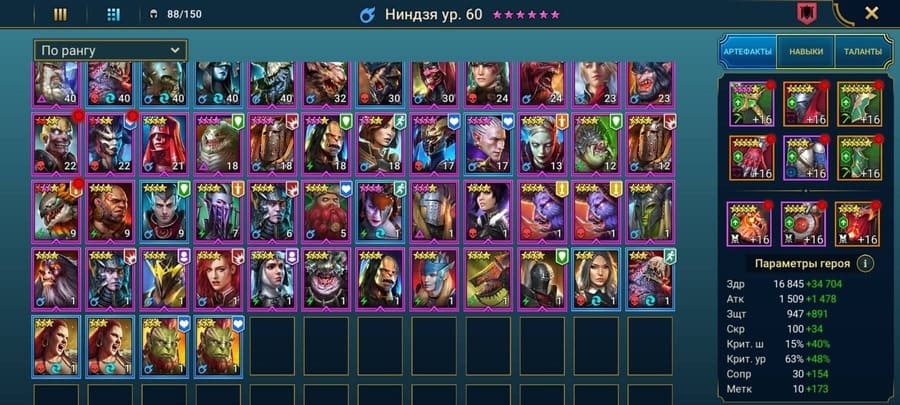900x405 pixels.
Task: Open the Навыки tab
Action: (807, 50)
